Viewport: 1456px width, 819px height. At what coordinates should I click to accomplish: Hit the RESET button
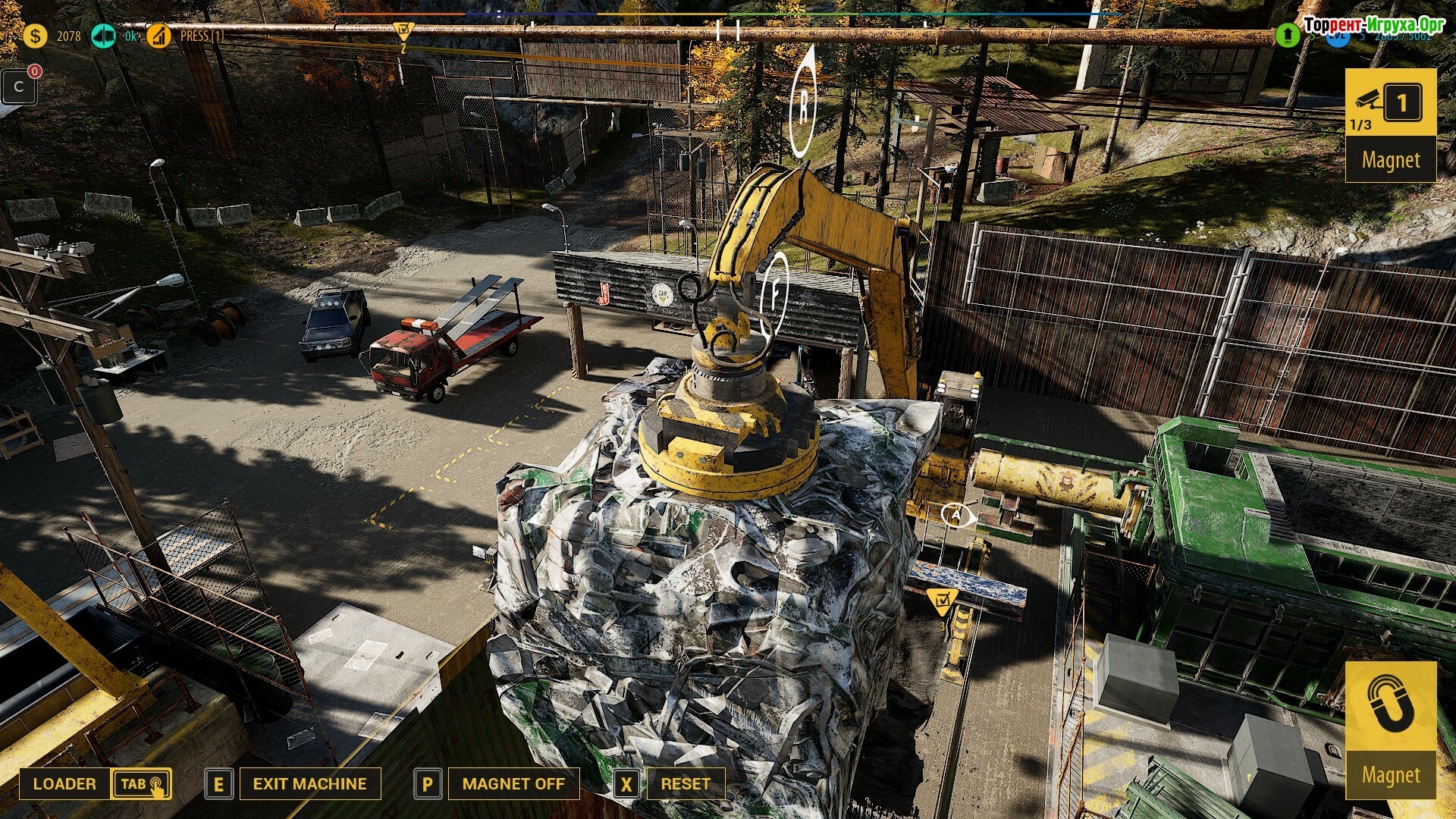(x=686, y=783)
